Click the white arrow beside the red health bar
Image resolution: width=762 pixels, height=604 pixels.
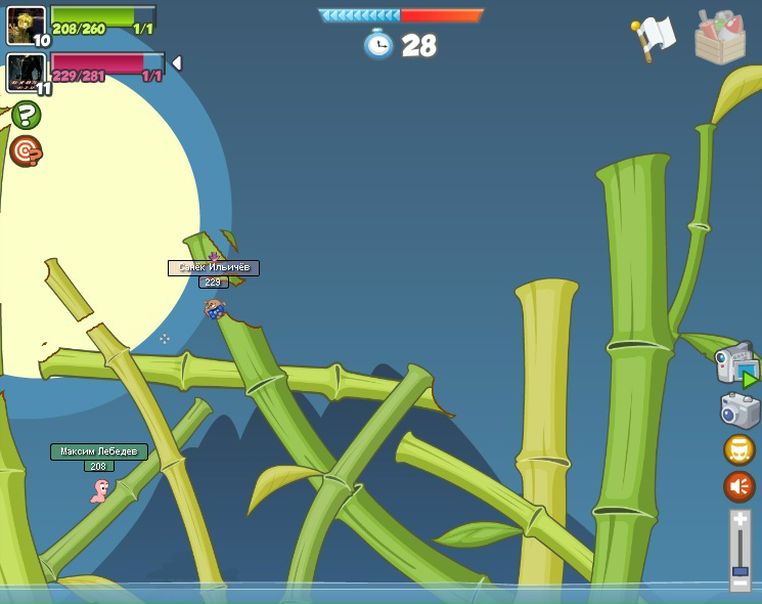[177, 64]
